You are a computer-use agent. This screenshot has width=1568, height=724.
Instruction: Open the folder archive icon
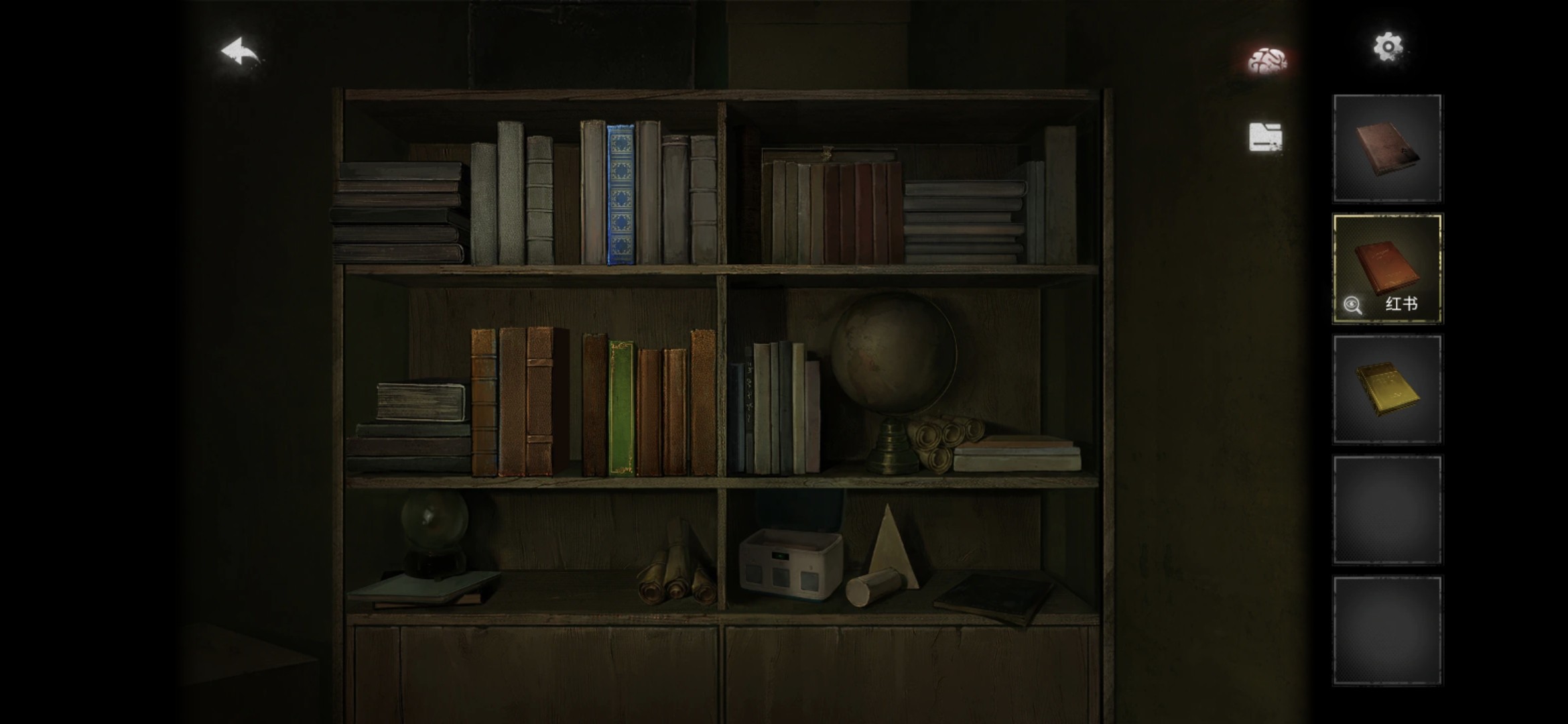pos(1266,137)
